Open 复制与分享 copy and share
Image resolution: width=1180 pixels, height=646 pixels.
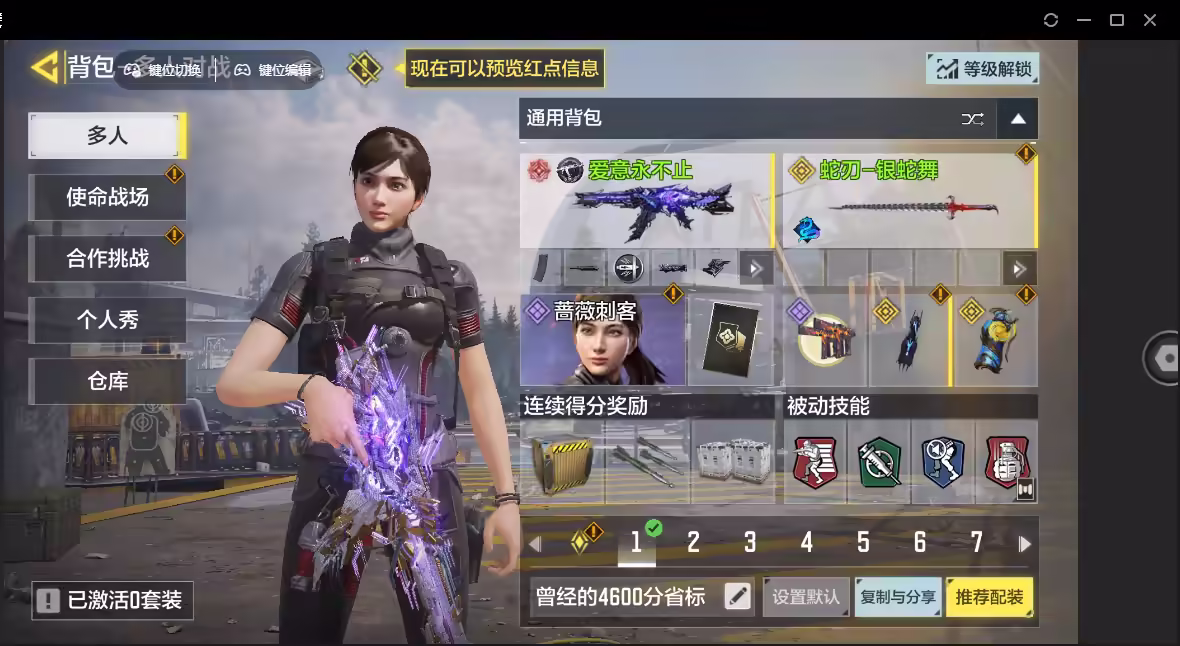tap(898, 597)
